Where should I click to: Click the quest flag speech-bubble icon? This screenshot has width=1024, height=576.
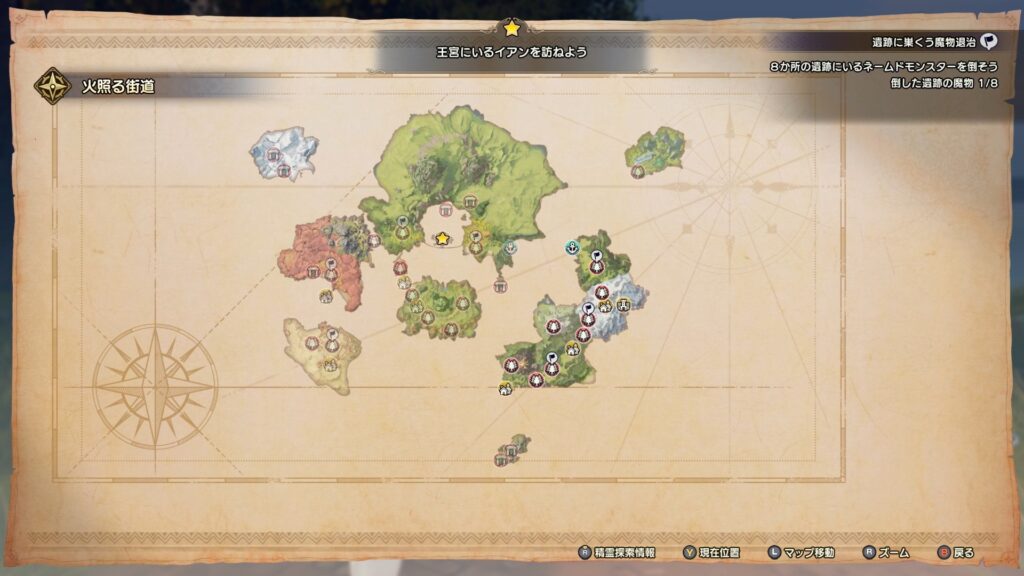(988, 42)
